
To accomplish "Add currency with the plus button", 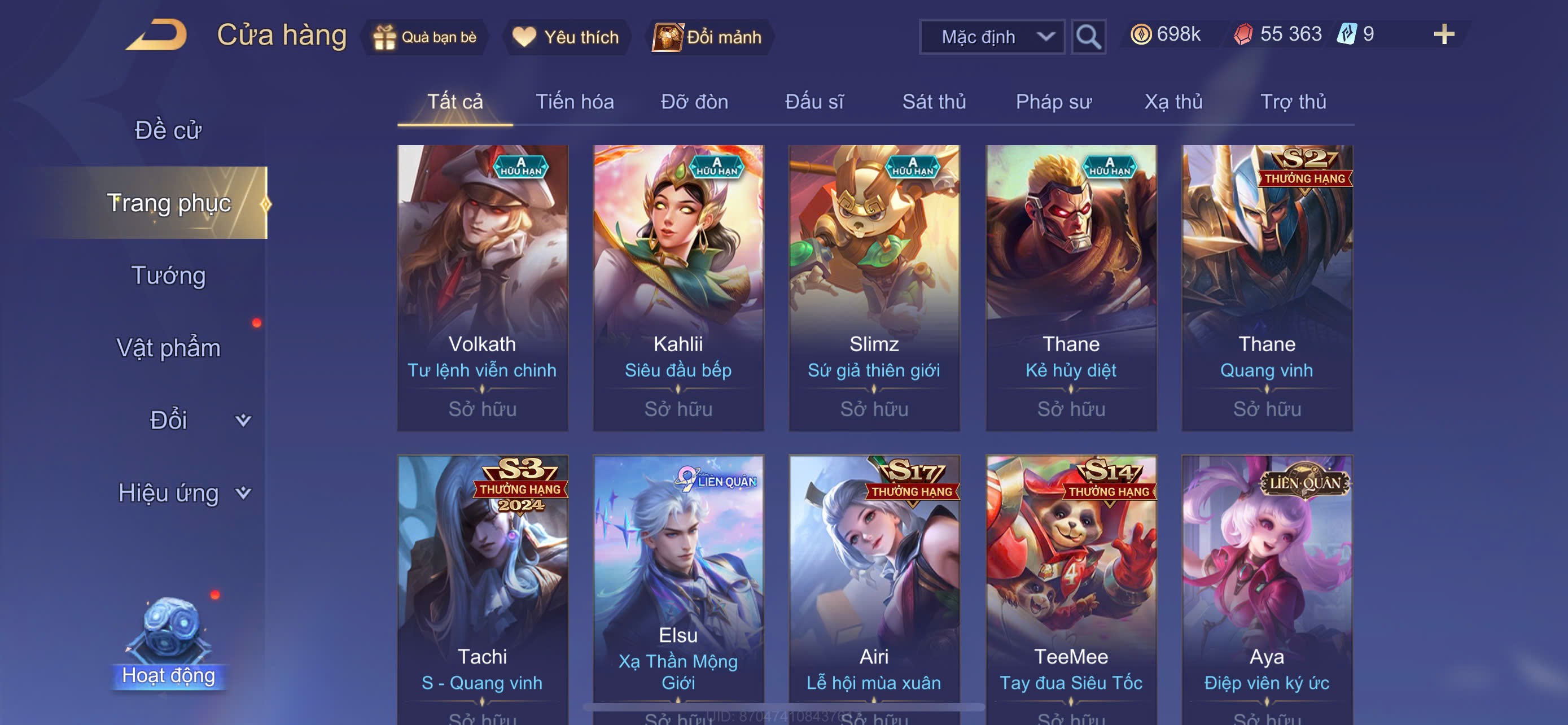I will pyautogui.click(x=1443, y=34).
